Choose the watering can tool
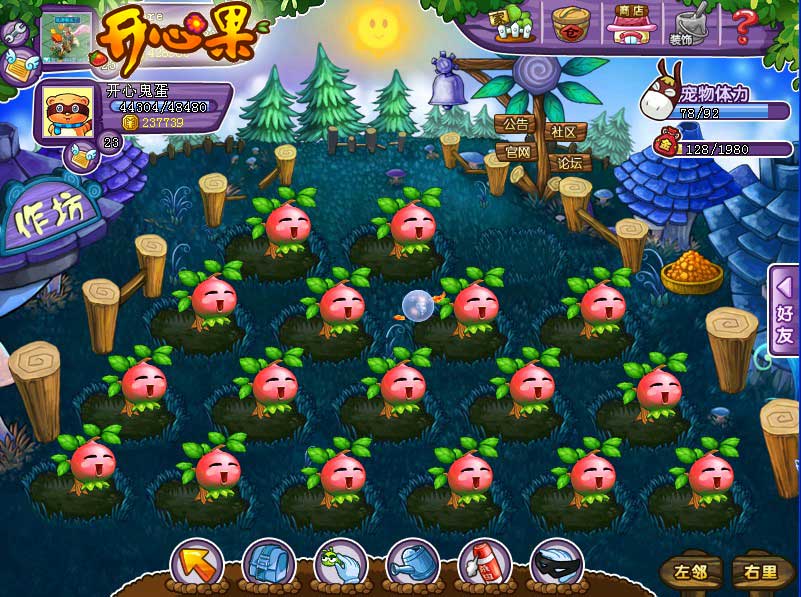The height and width of the screenshot is (597, 801). [x=412, y=564]
